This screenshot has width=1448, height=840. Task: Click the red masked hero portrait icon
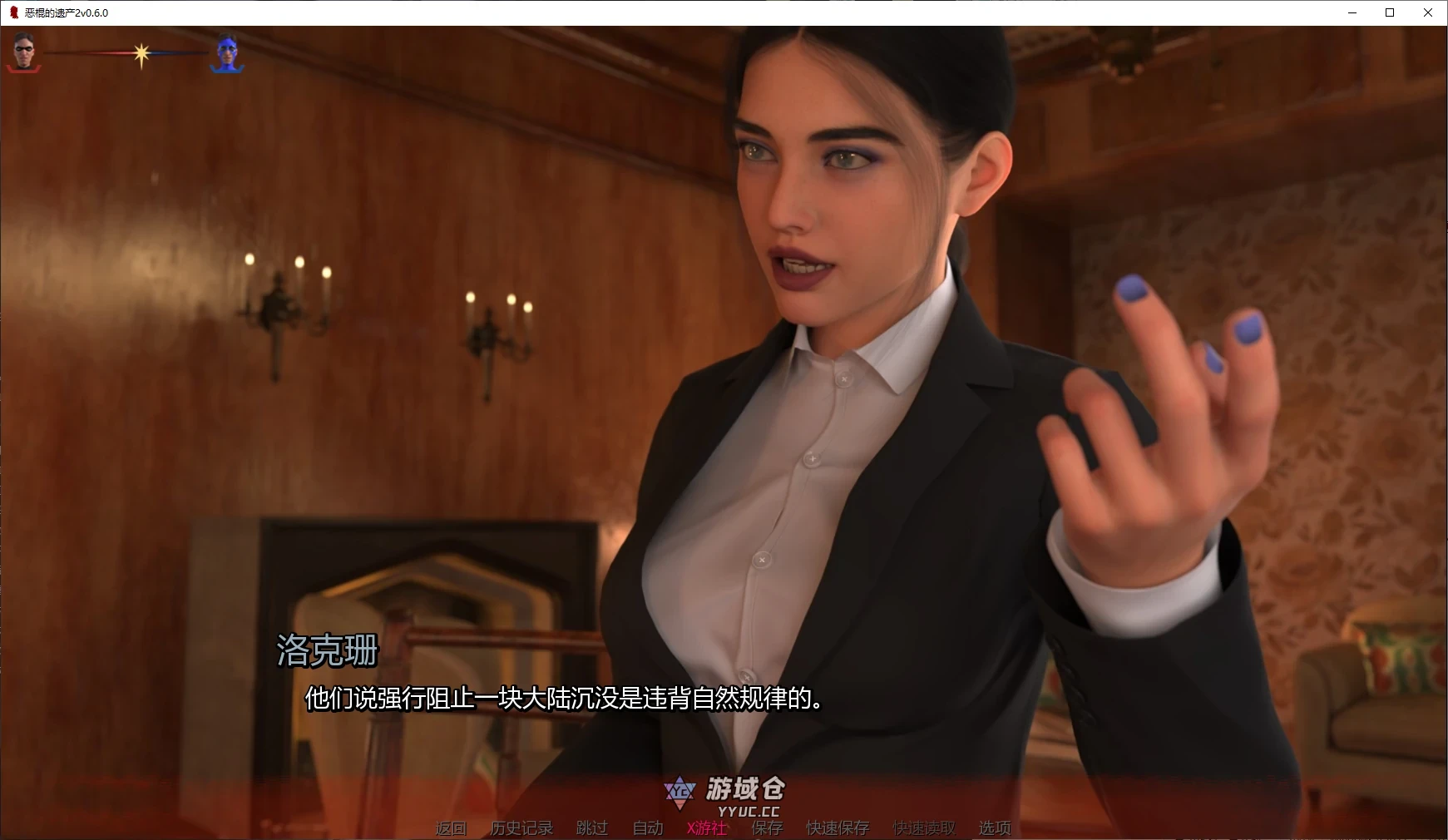coord(23,50)
